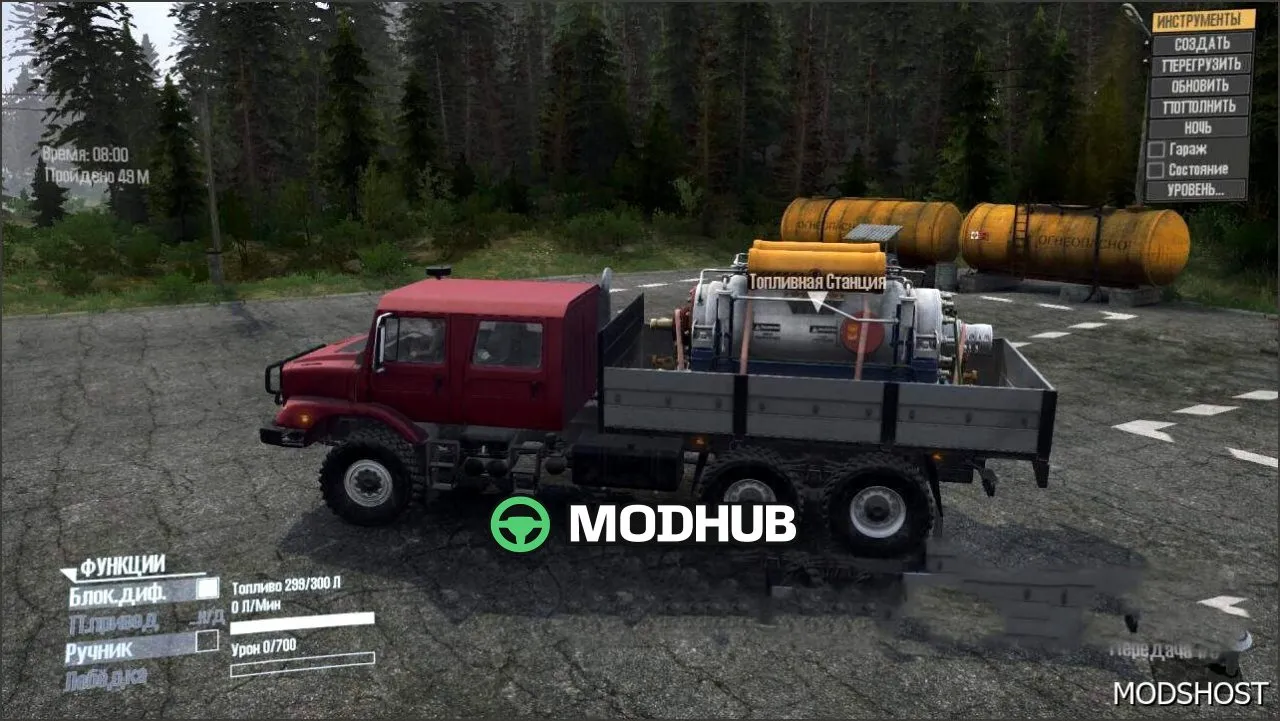Enable the Состояние checkbox
The height and width of the screenshot is (721, 1280).
tap(1156, 169)
